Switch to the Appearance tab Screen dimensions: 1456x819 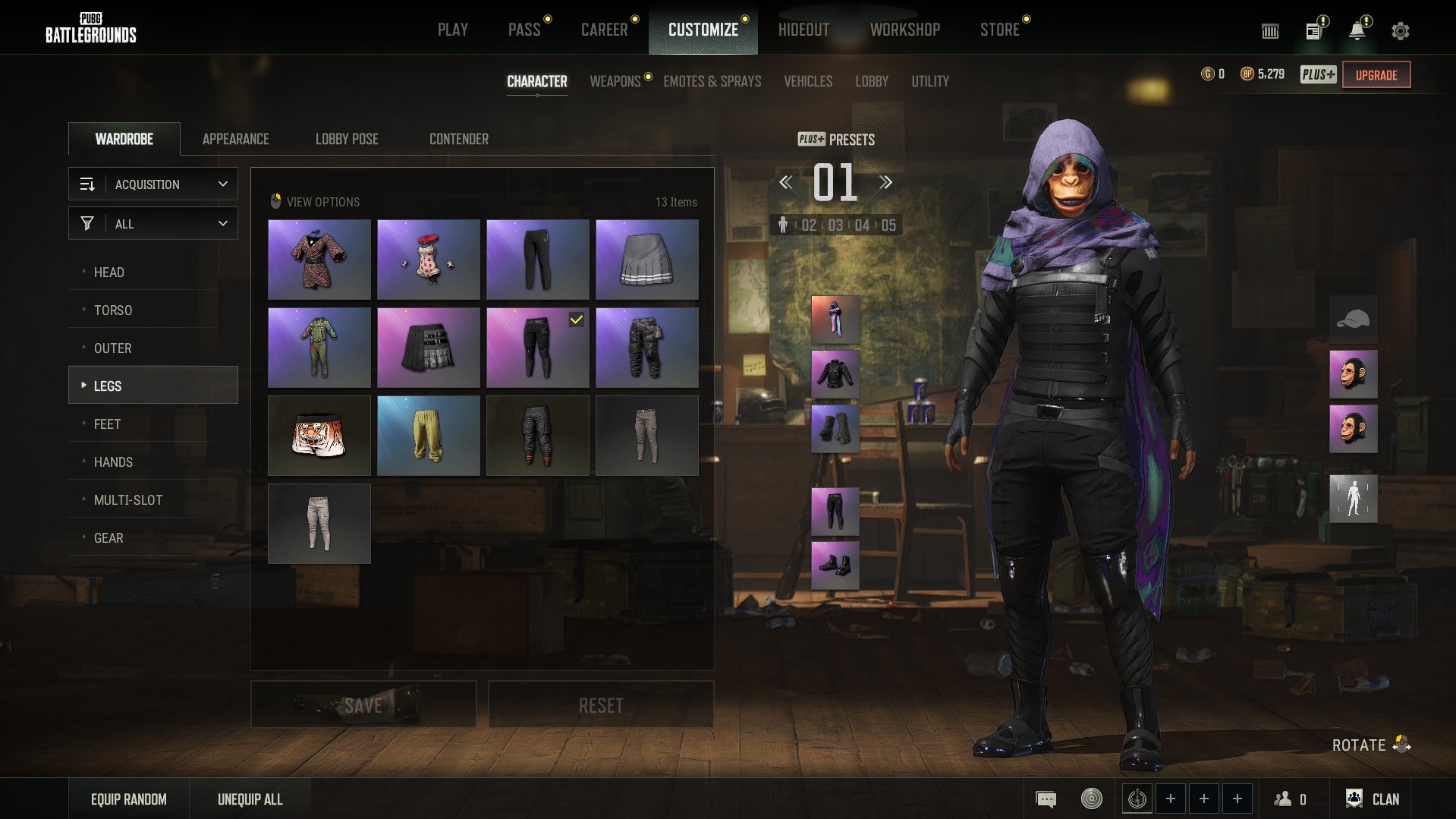[x=235, y=139]
